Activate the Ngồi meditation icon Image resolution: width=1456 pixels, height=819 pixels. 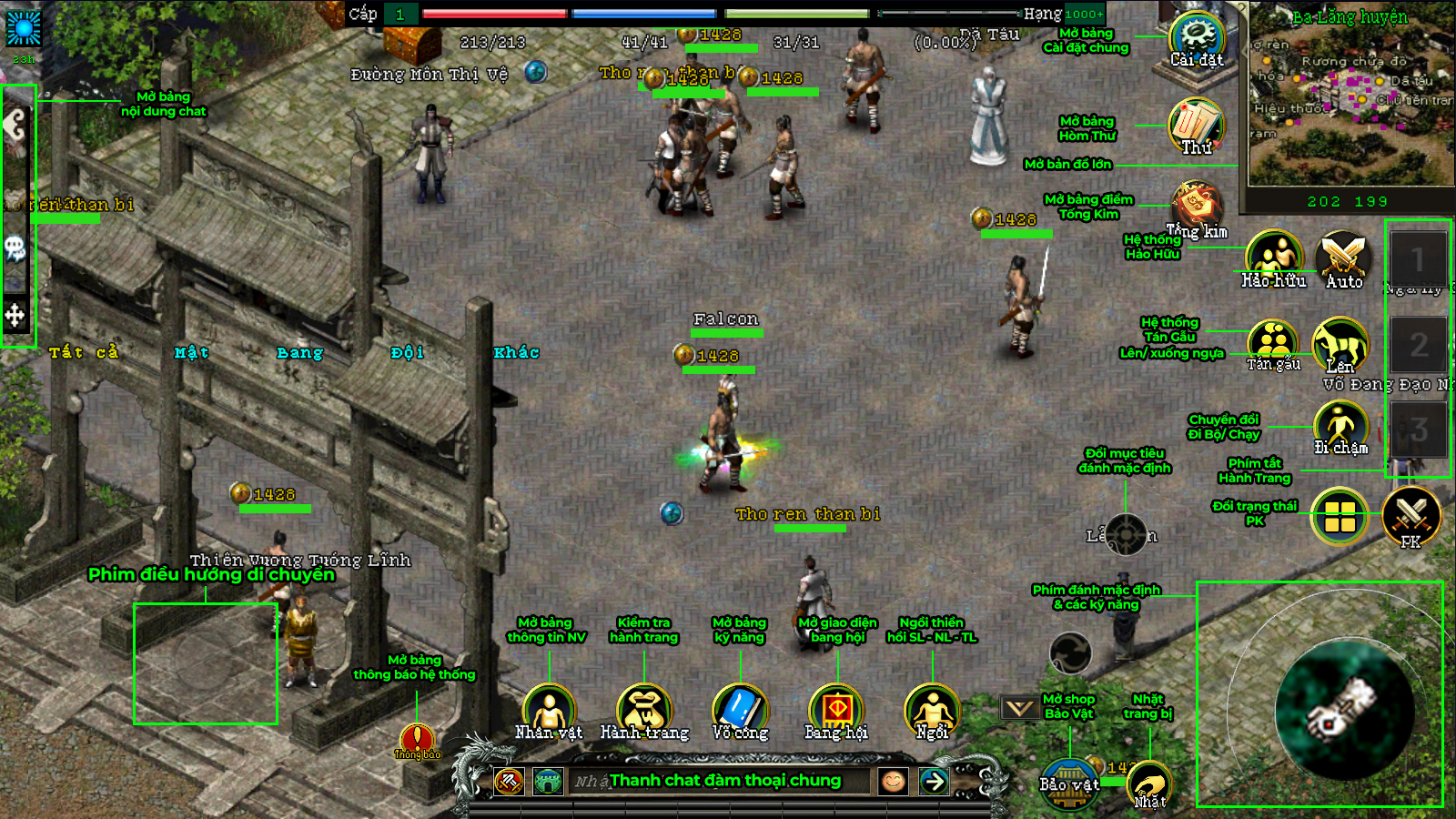click(932, 711)
